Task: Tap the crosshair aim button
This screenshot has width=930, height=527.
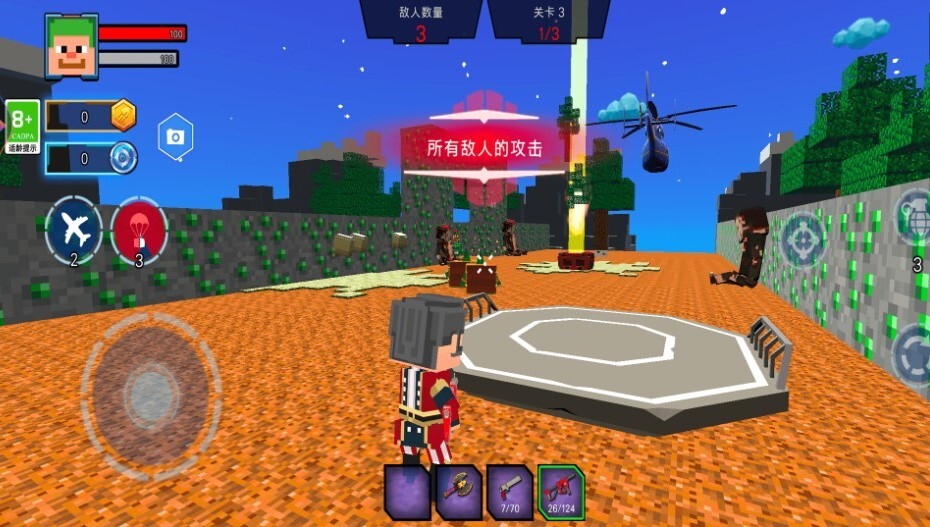Action: click(x=802, y=240)
